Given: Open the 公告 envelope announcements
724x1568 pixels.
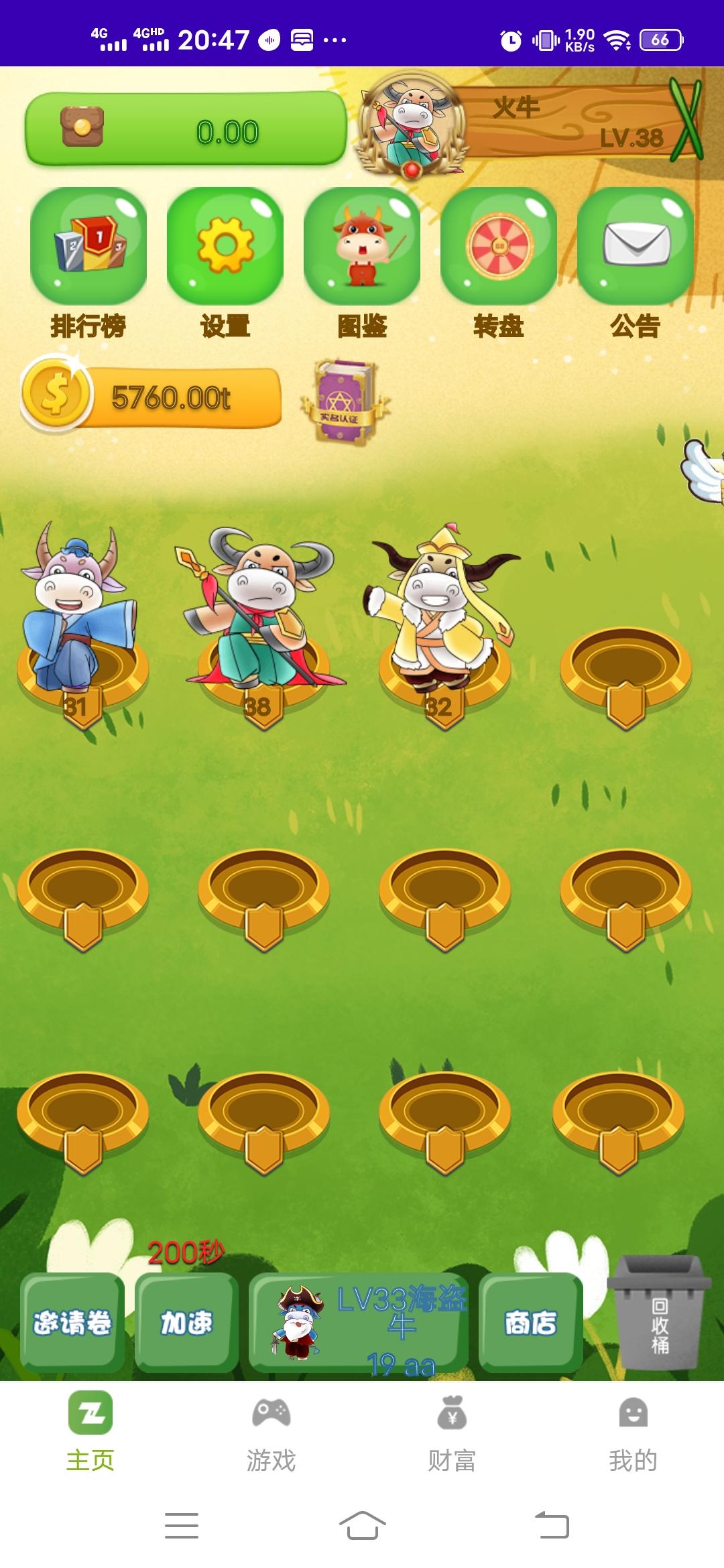Looking at the screenshot, I should click(636, 247).
